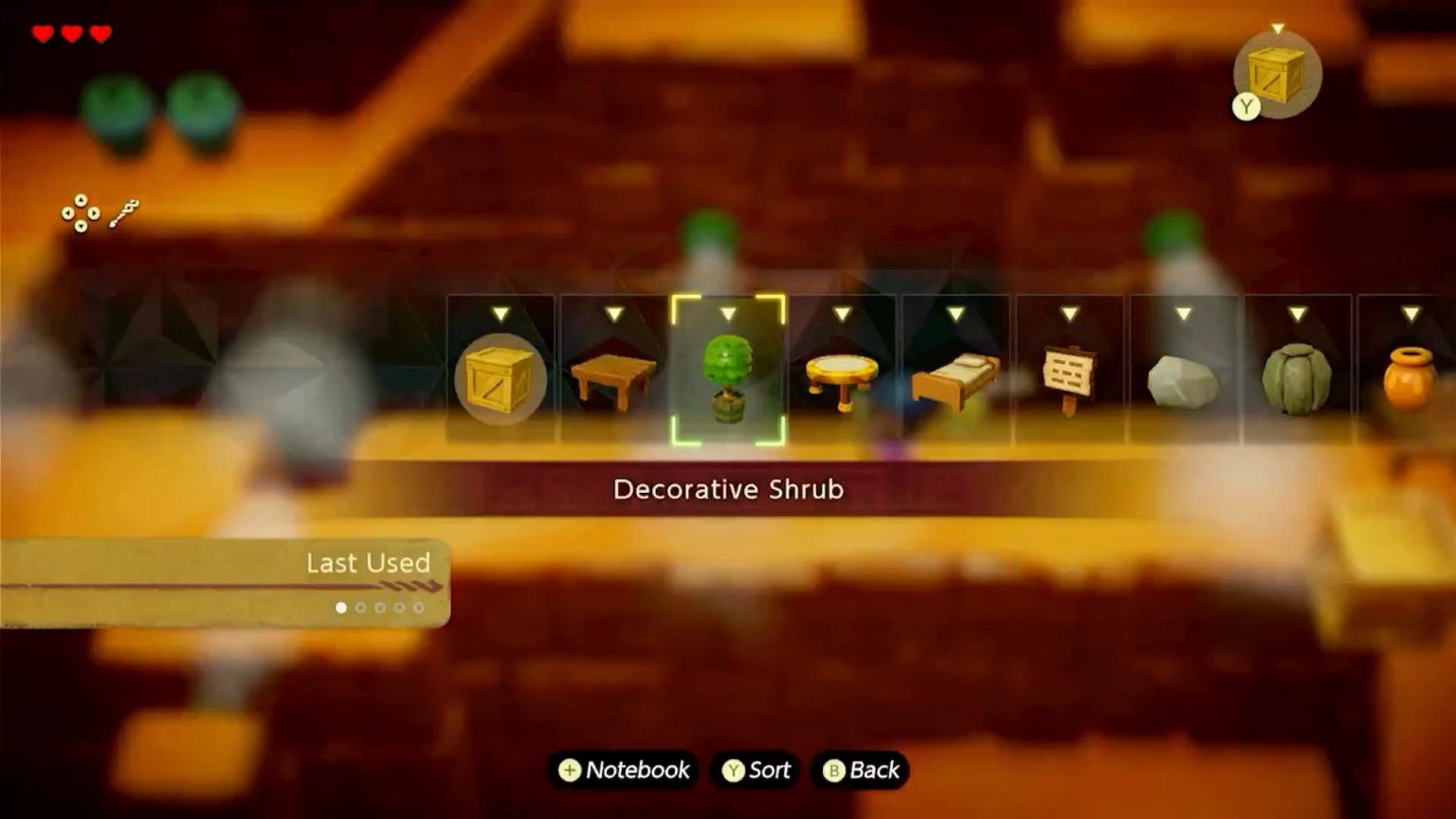Open the dropdown arrow above the crate
This screenshot has width=1456, height=819.
point(501,311)
